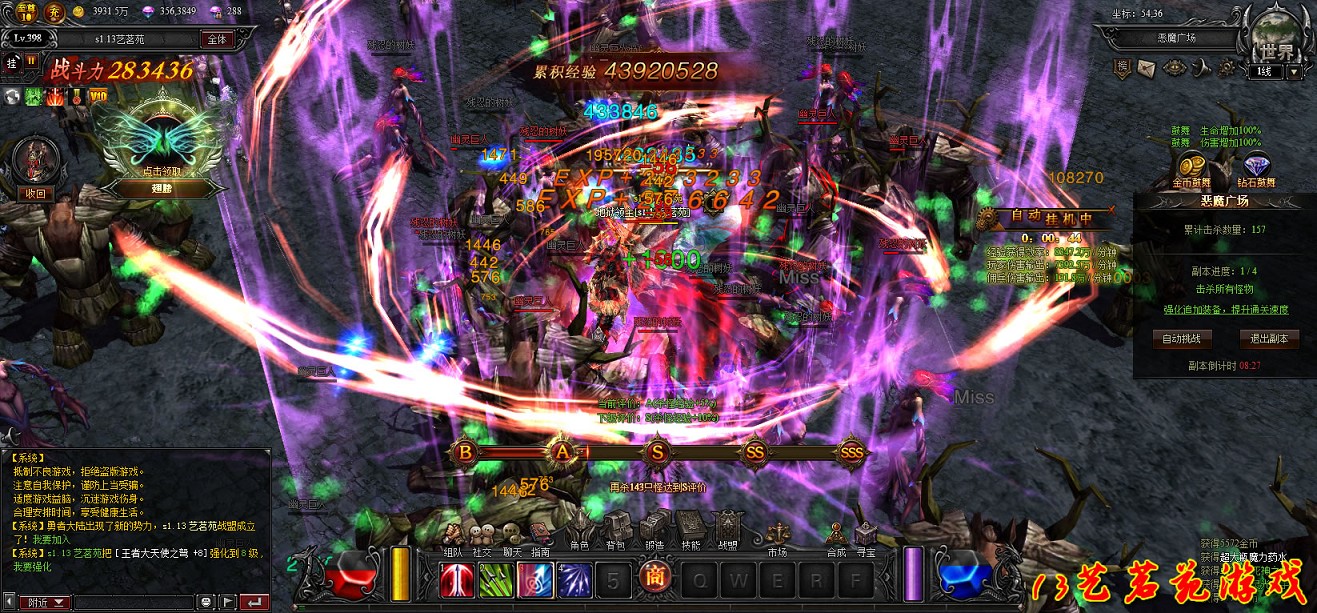Activate the red arrow skill in slot 1

click(x=456, y=580)
